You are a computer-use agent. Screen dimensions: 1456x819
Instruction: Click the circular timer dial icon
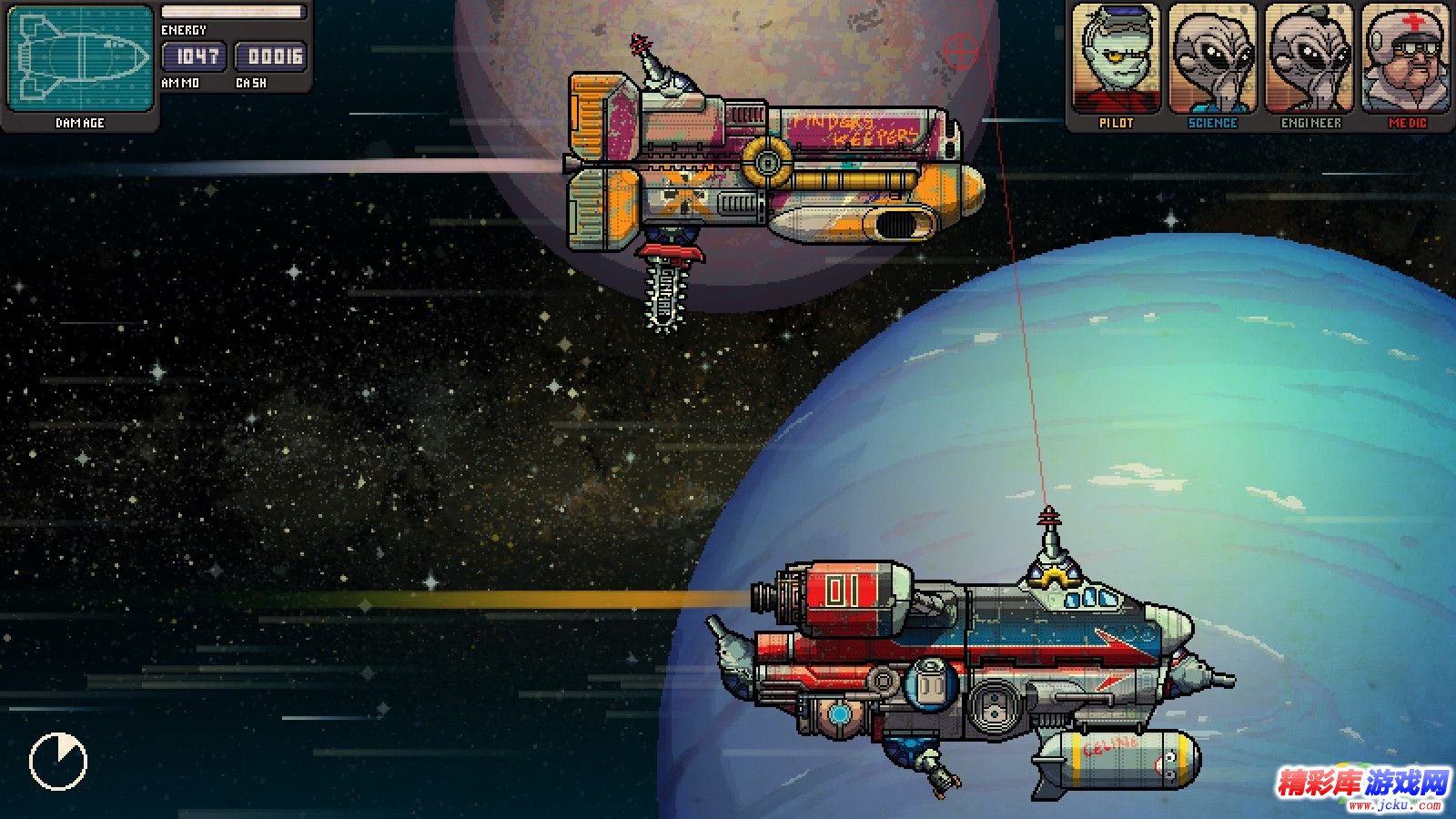[58, 762]
